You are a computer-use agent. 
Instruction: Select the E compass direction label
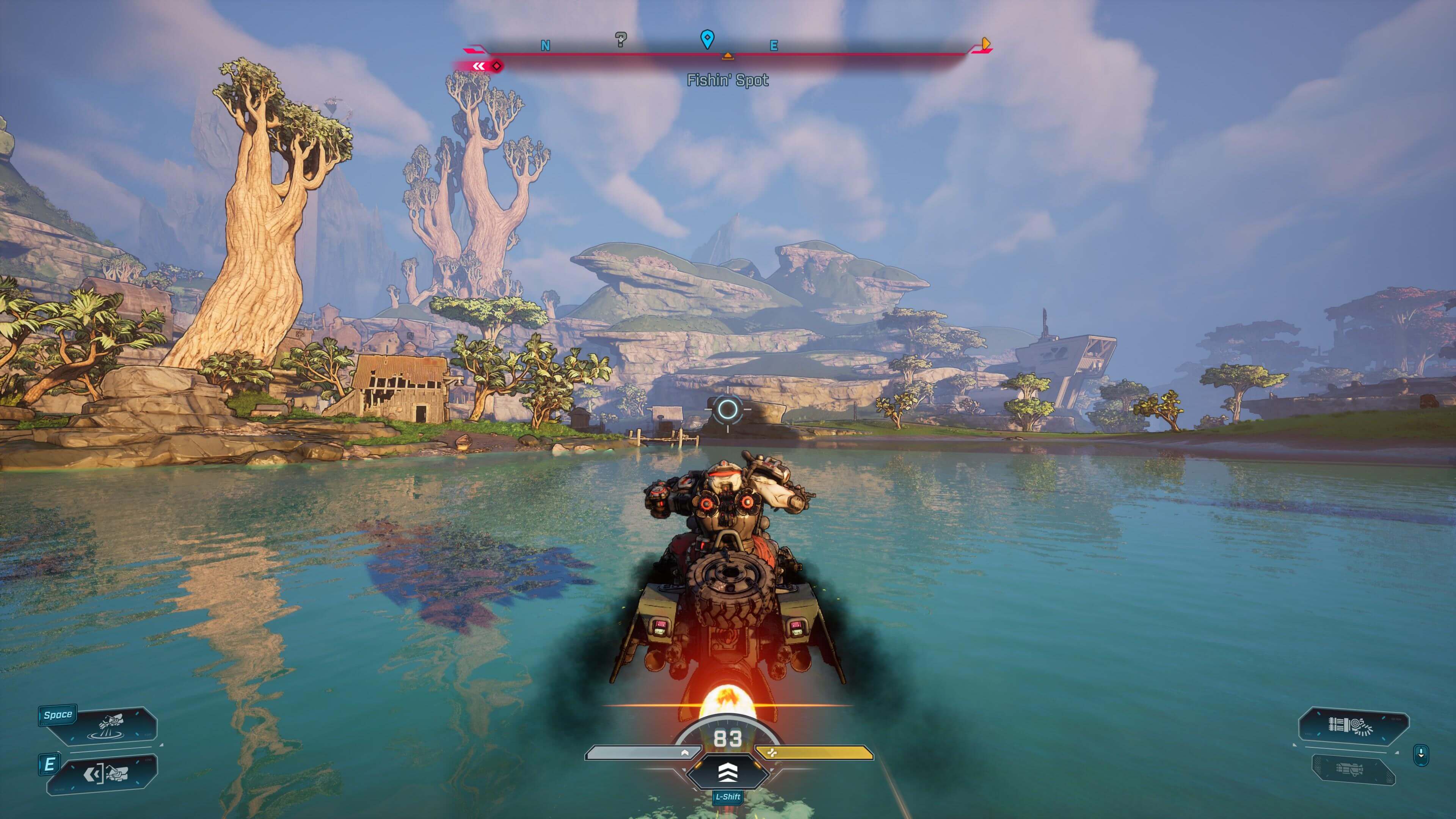pyautogui.click(x=774, y=45)
